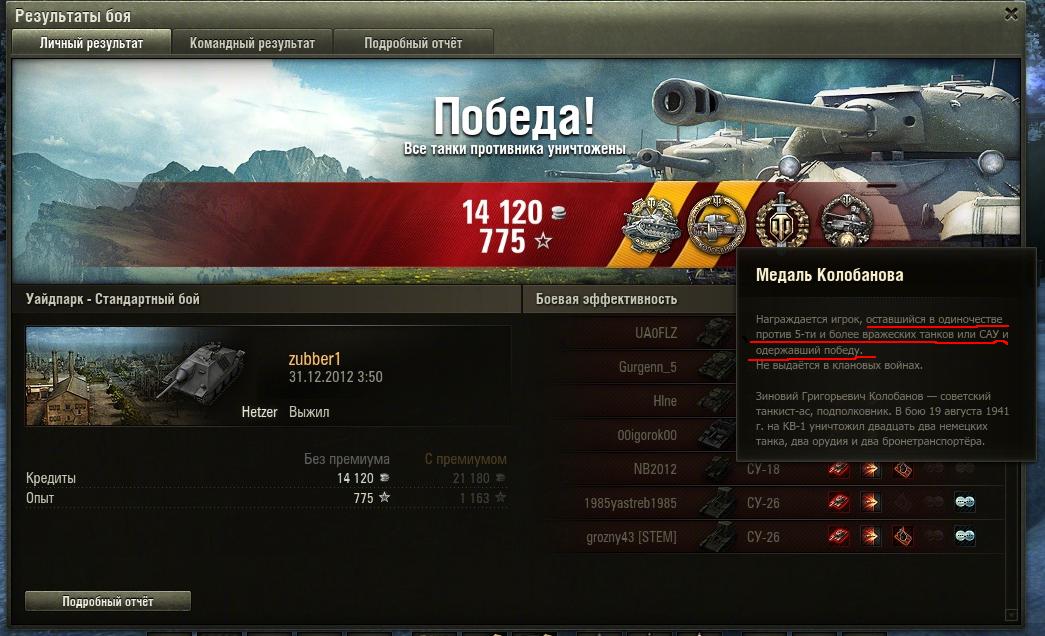Click the Подробный отчёт button below stats
Viewport: 1045px width, 636px height.
[x=108, y=601]
